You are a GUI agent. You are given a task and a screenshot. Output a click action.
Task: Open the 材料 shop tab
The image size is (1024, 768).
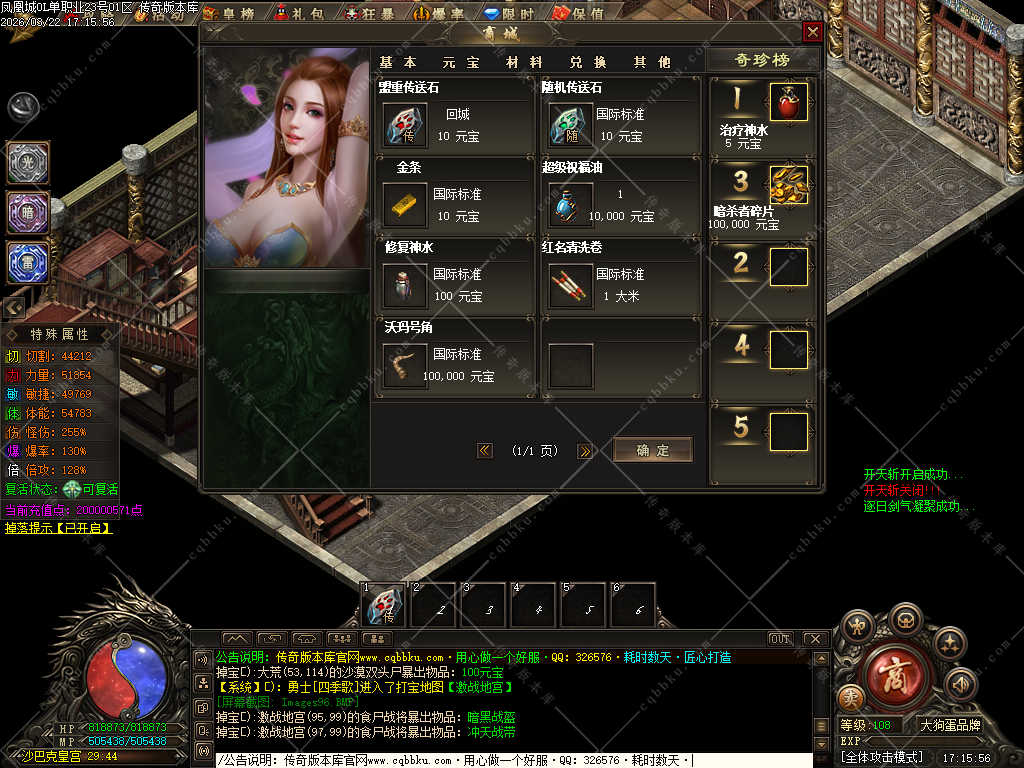coord(524,62)
